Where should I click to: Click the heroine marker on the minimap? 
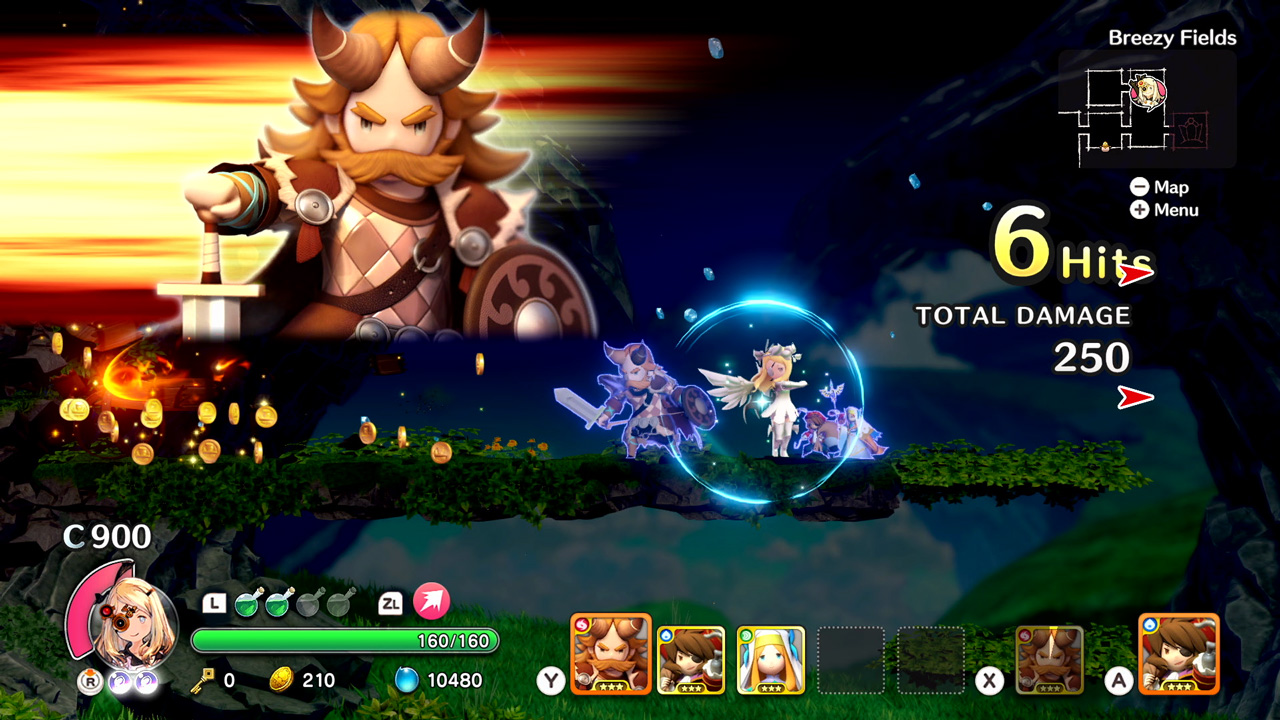(x=1150, y=90)
